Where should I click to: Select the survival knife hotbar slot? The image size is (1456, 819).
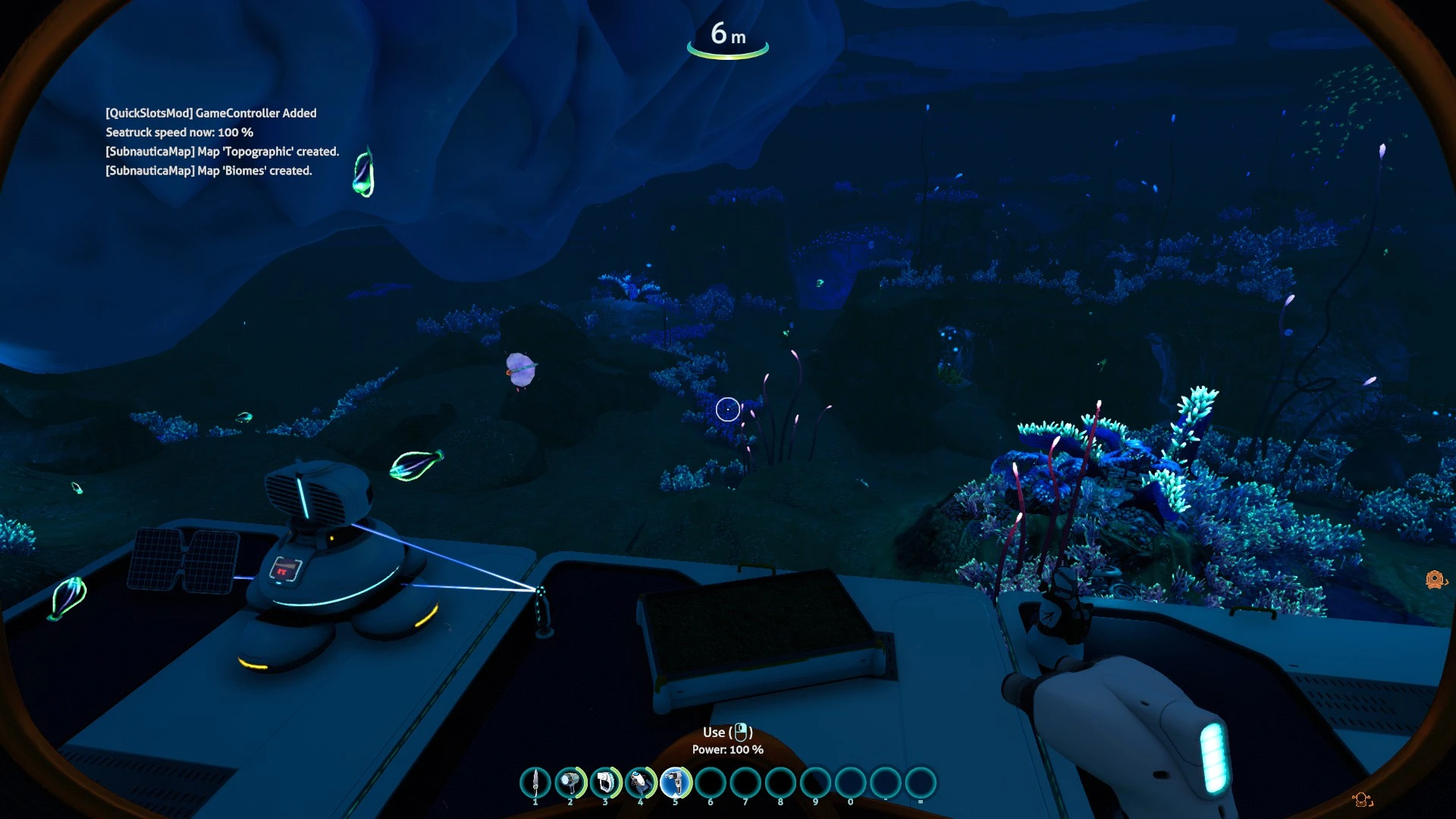click(x=535, y=783)
